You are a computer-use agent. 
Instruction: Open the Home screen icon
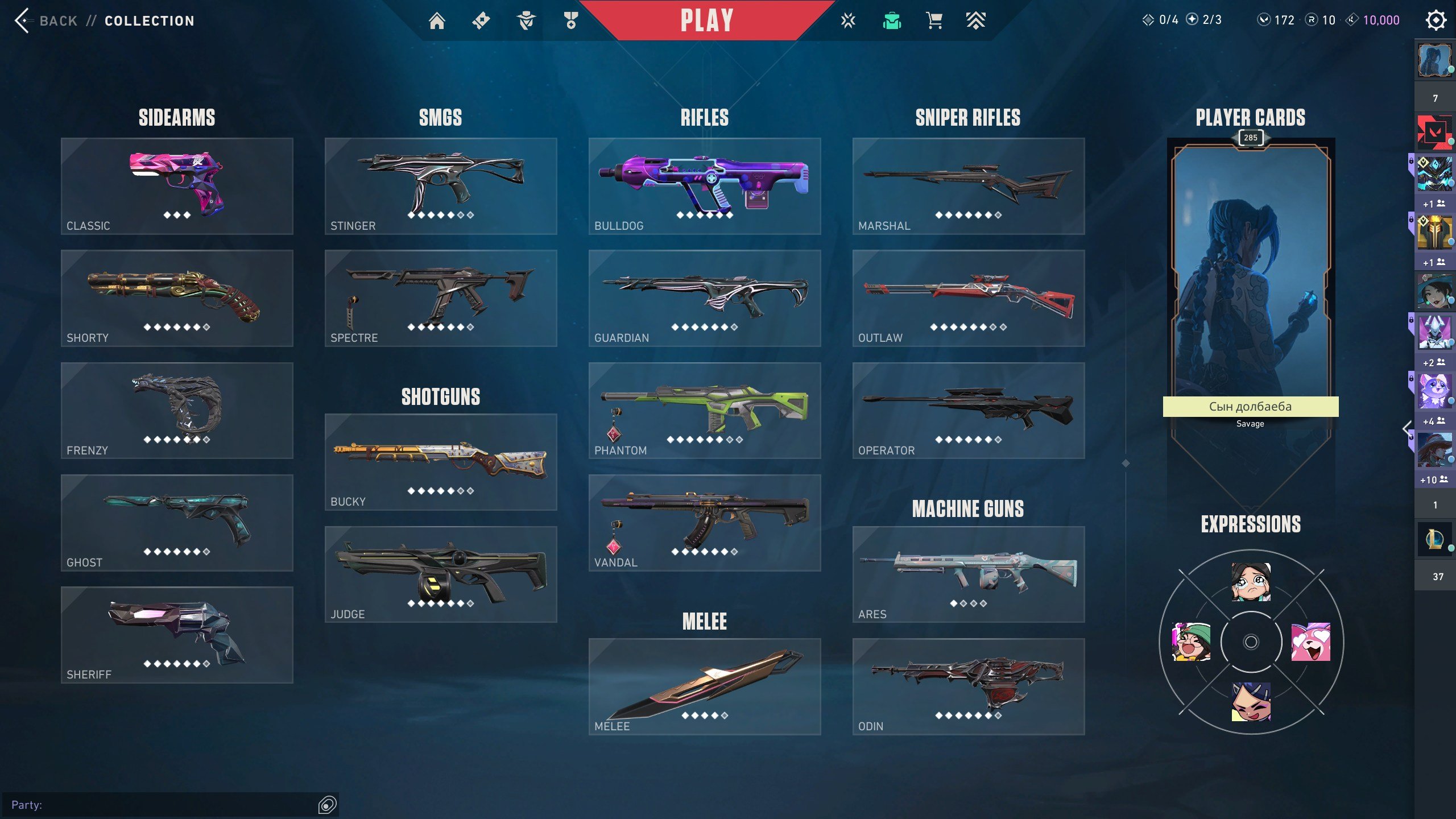click(437, 20)
